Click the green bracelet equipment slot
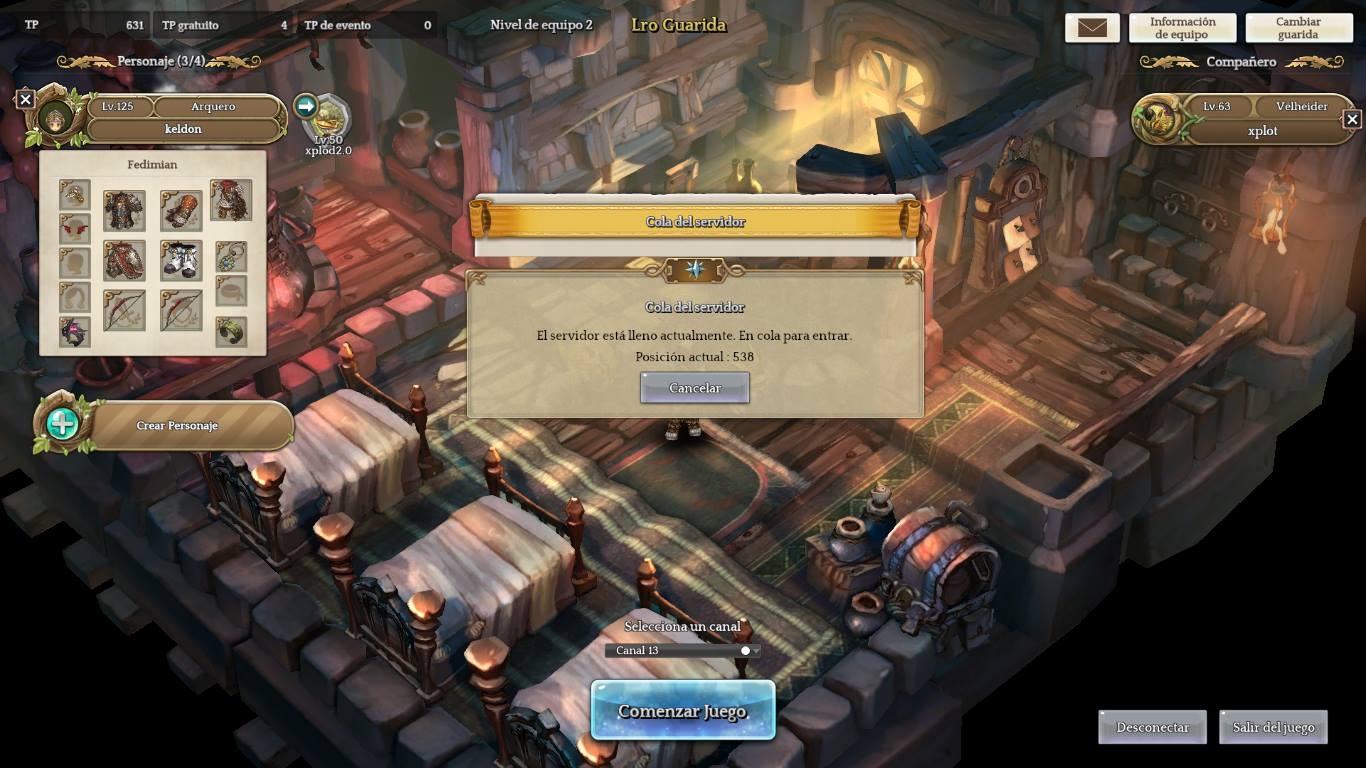Image resolution: width=1366 pixels, height=768 pixels. [231, 332]
